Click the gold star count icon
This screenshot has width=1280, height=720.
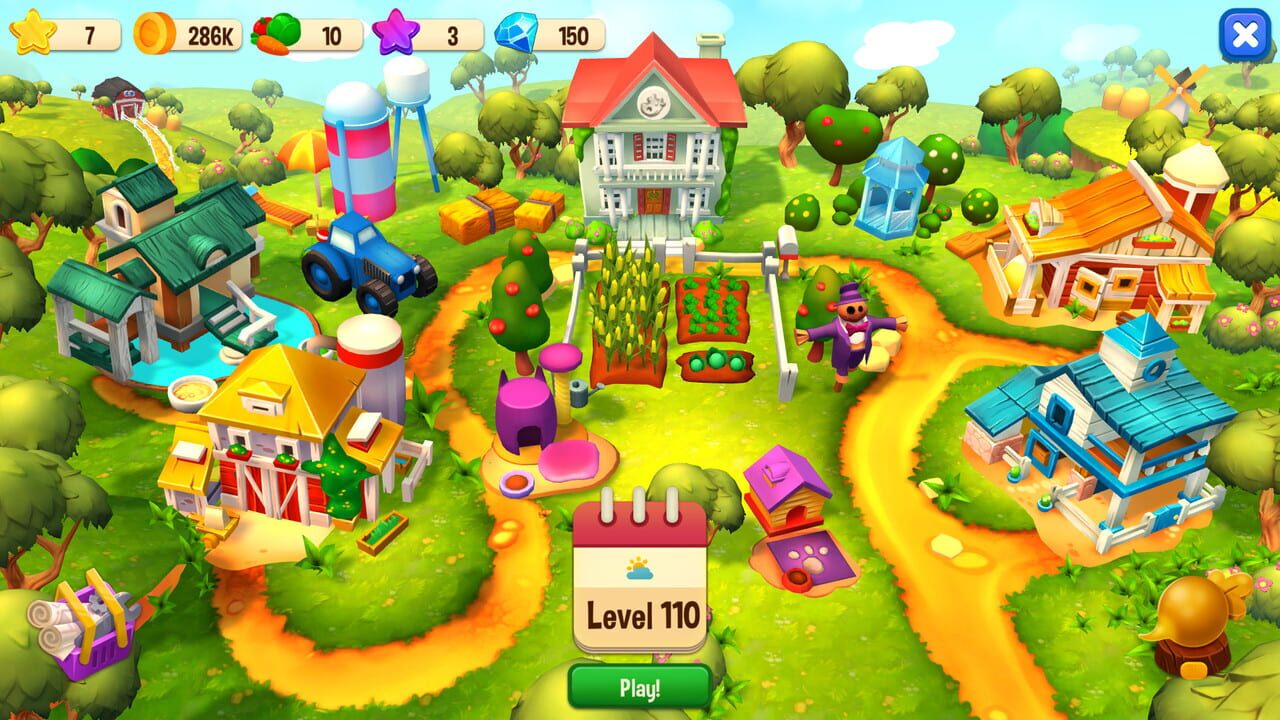[x=33, y=31]
